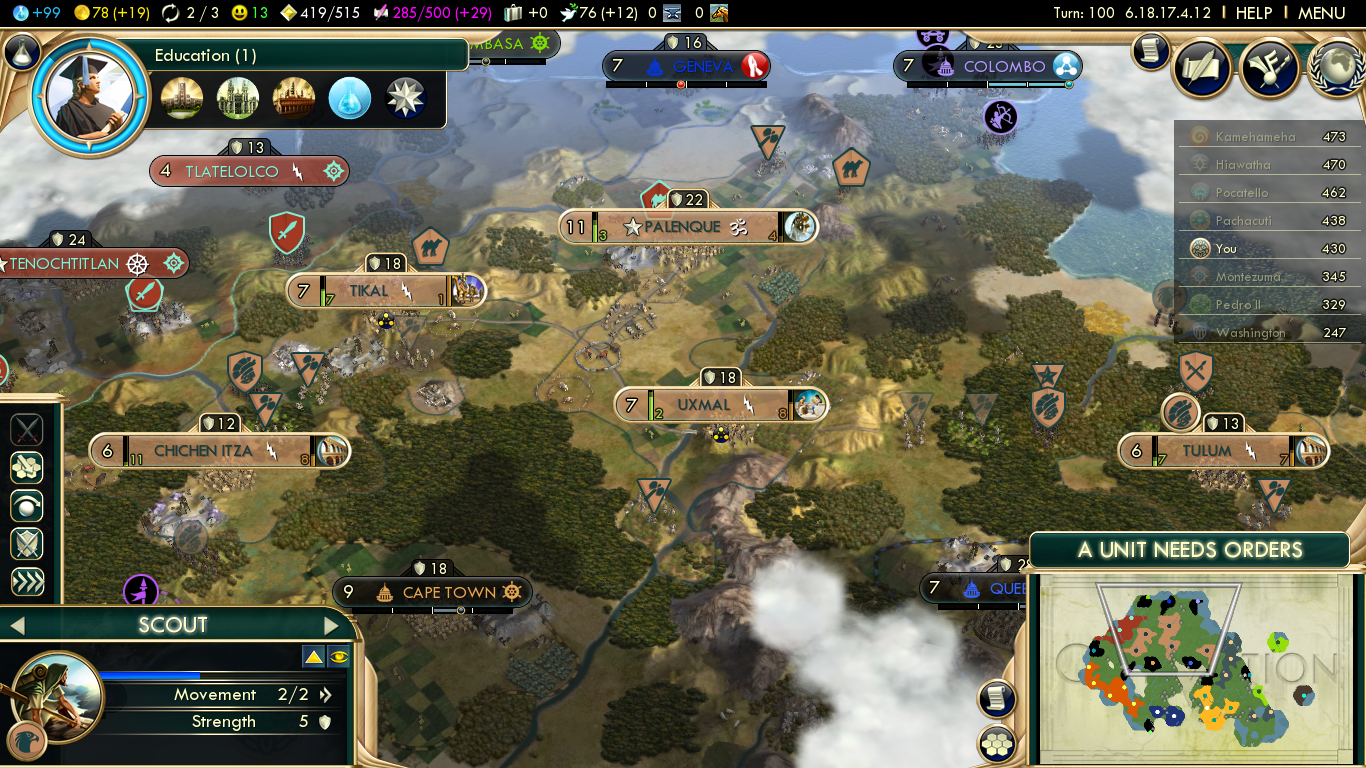Viewport: 1366px width, 768px height.
Task: Select the Tikal city banner
Action: point(370,291)
